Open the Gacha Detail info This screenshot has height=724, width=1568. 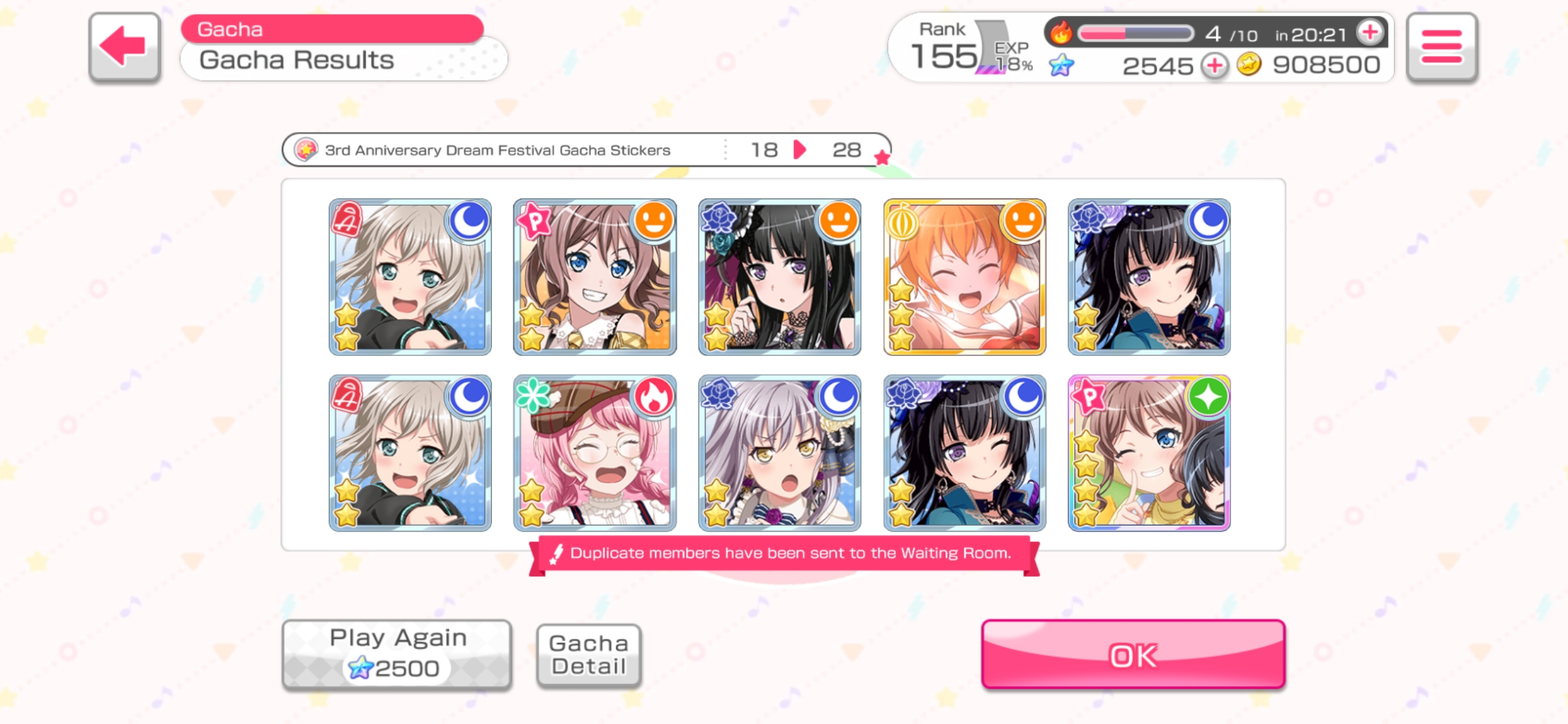tap(588, 655)
